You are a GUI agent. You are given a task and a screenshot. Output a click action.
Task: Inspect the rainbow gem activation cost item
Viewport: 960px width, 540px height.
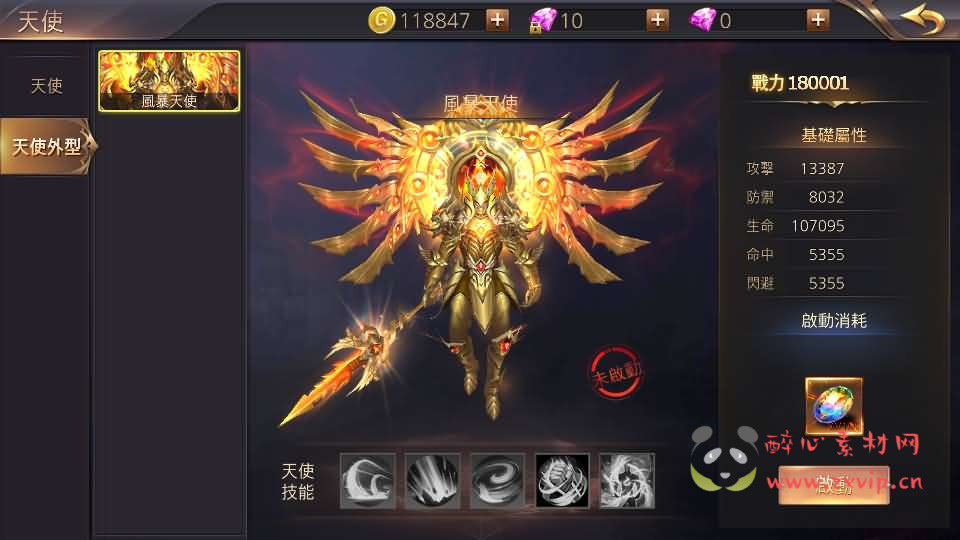tap(833, 405)
